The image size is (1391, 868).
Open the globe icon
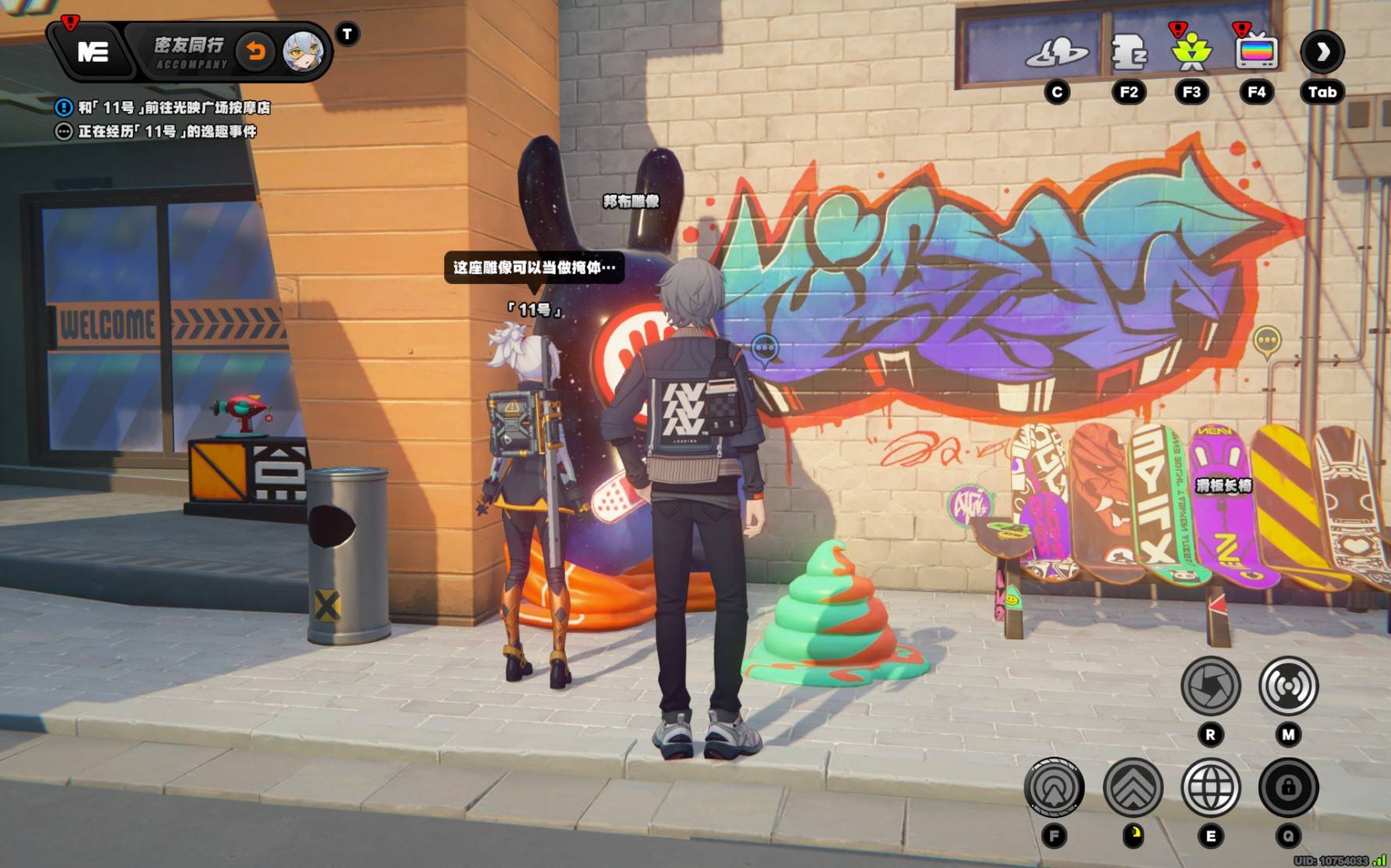(1210, 788)
